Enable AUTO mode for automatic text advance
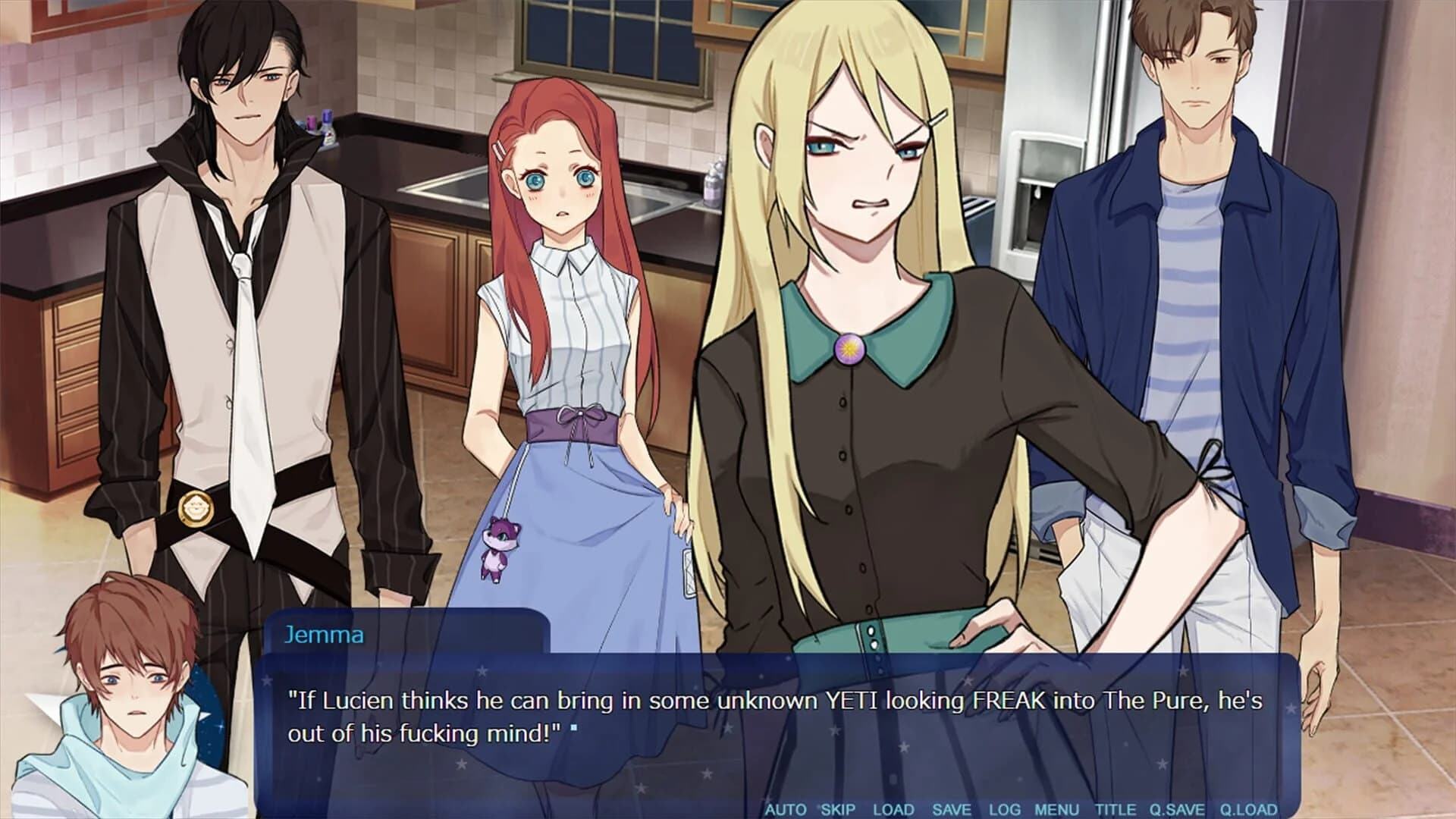The height and width of the screenshot is (819, 1456). (x=787, y=809)
